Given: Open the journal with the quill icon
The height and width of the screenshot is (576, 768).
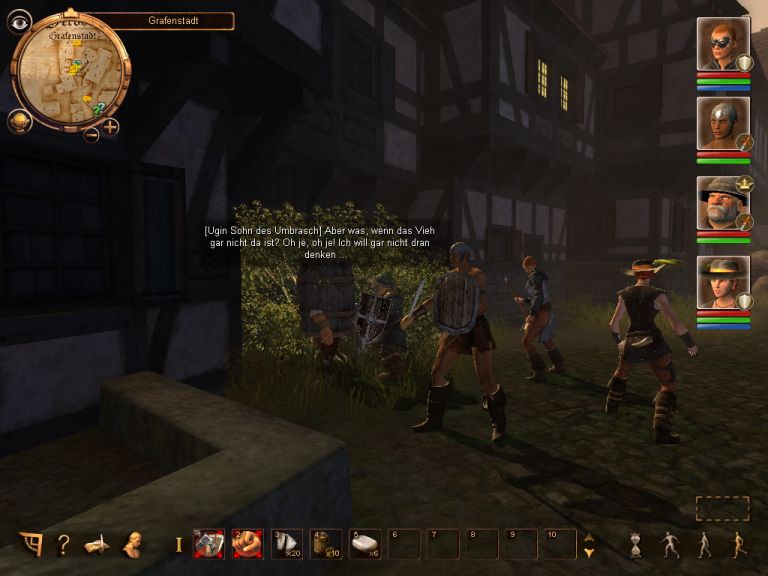Looking at the screenshot, I should (x=96, y=544).
